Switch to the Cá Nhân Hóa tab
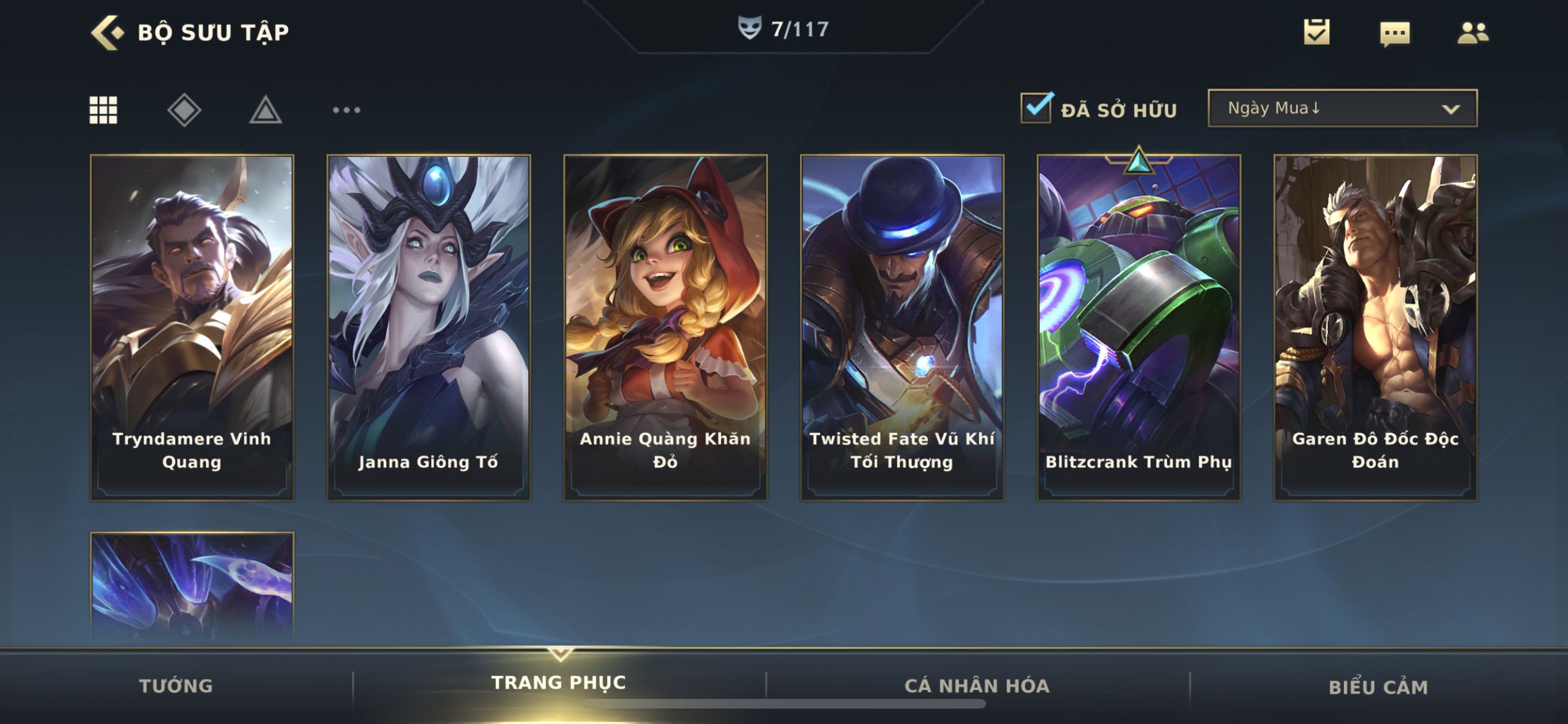 click(977, 686)
